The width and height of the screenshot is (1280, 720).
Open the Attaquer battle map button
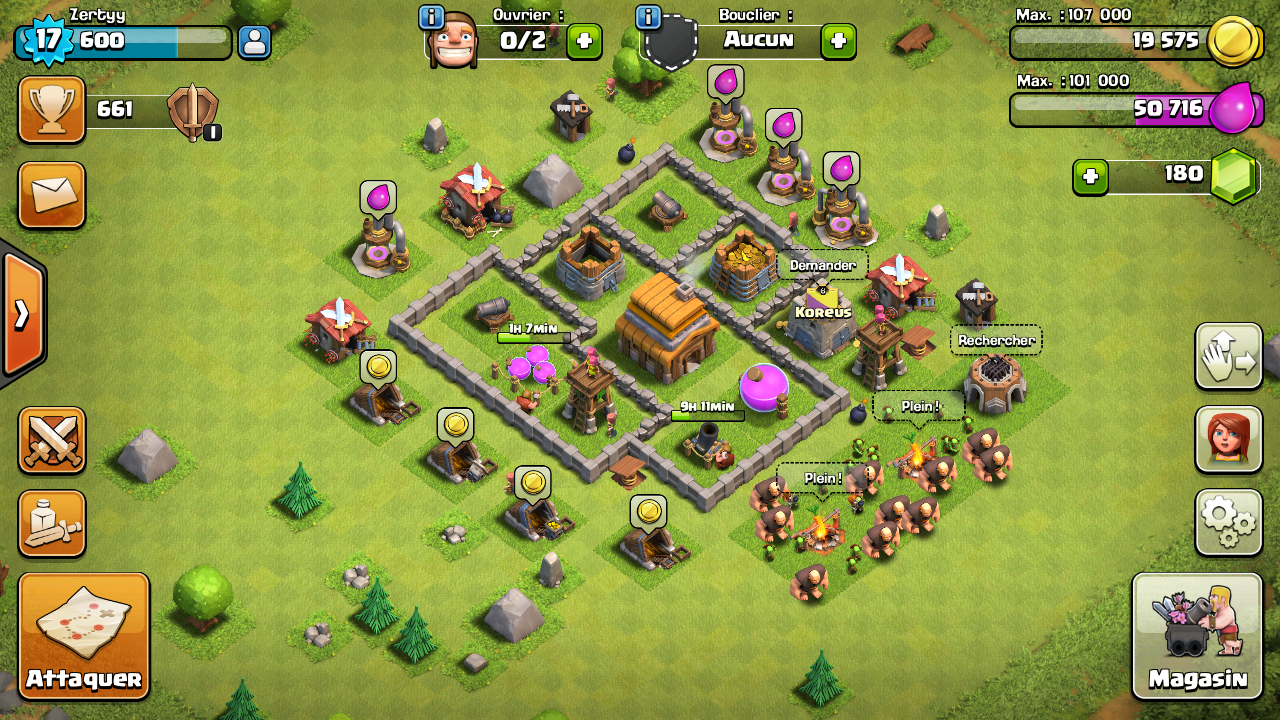(x=84, y=635)
